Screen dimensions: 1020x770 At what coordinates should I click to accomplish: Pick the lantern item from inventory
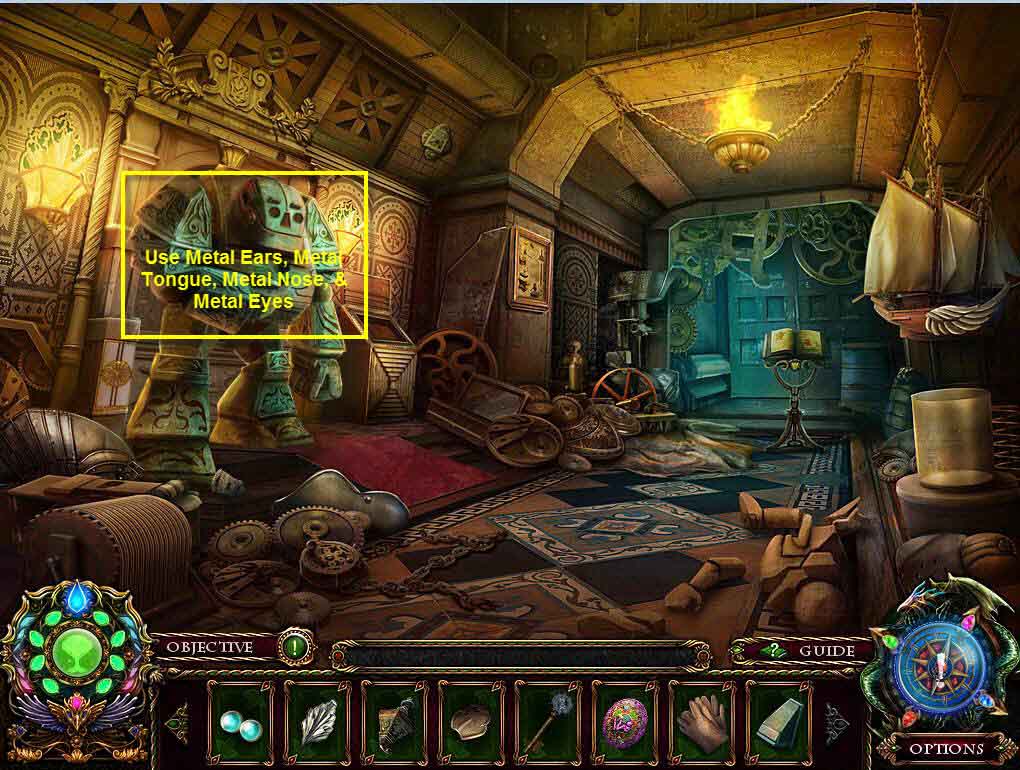394,718
